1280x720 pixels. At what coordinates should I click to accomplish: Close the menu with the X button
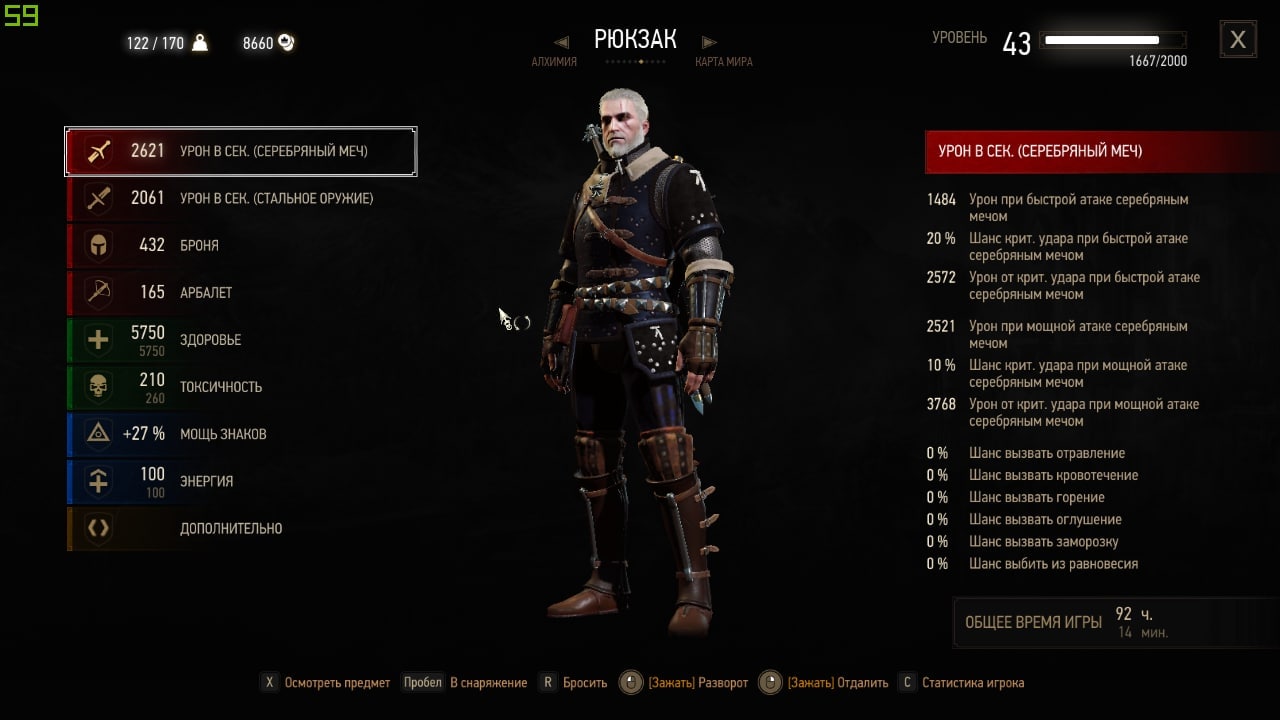pyautogui.click(x=1238, y=40)
